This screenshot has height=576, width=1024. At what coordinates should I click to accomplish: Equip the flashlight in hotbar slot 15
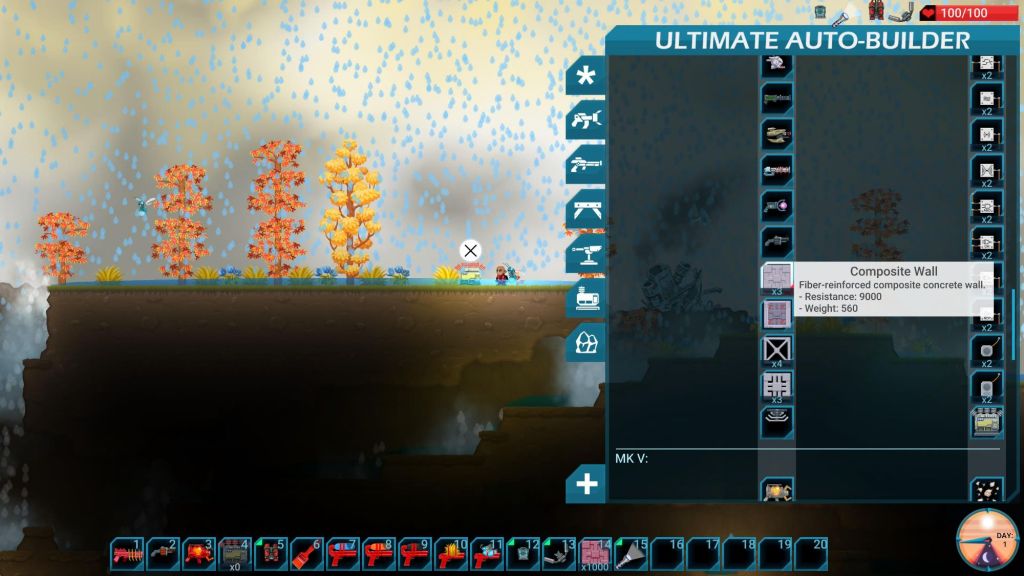632,551
